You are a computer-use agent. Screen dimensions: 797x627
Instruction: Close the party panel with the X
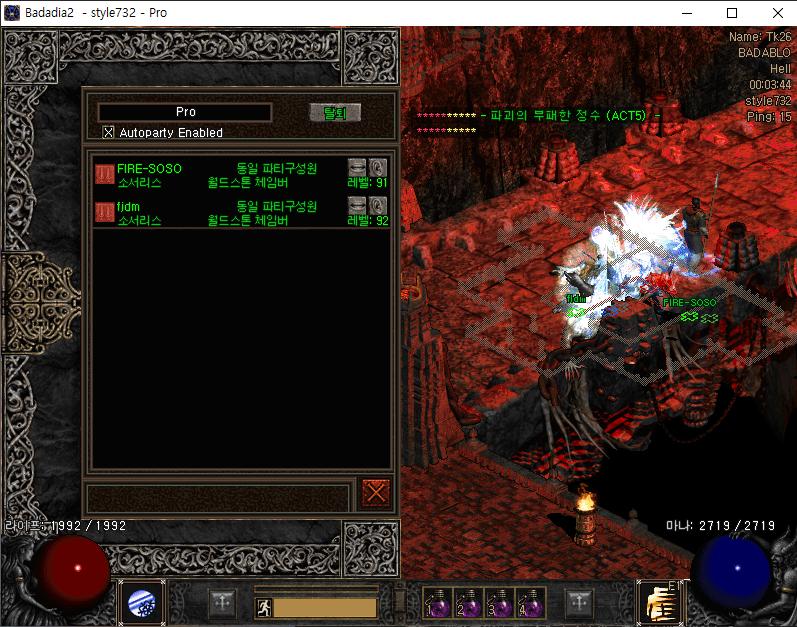(376, 493)
